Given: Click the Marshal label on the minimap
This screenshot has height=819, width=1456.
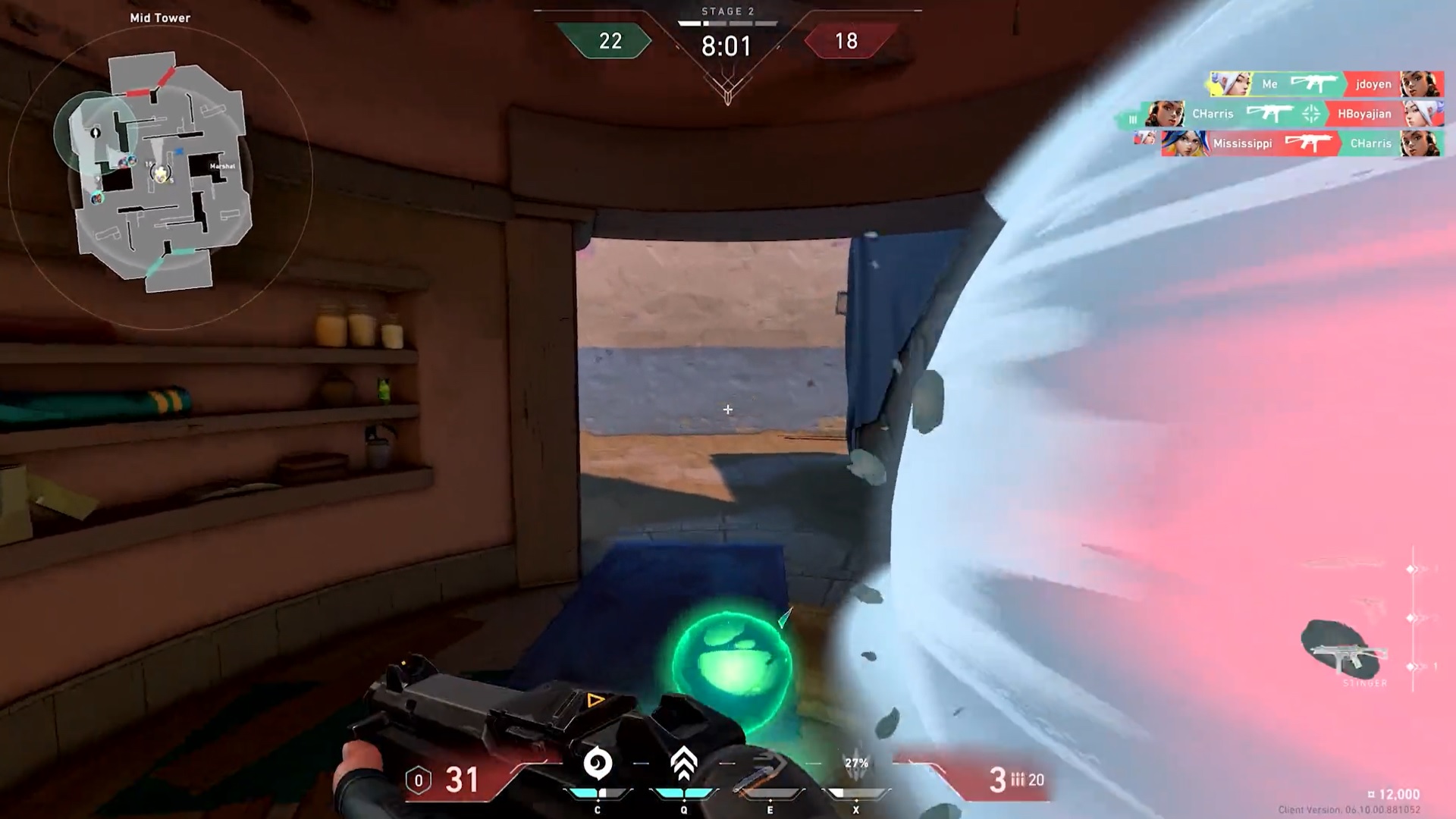Looking at the screenshot, I should 224,165.
